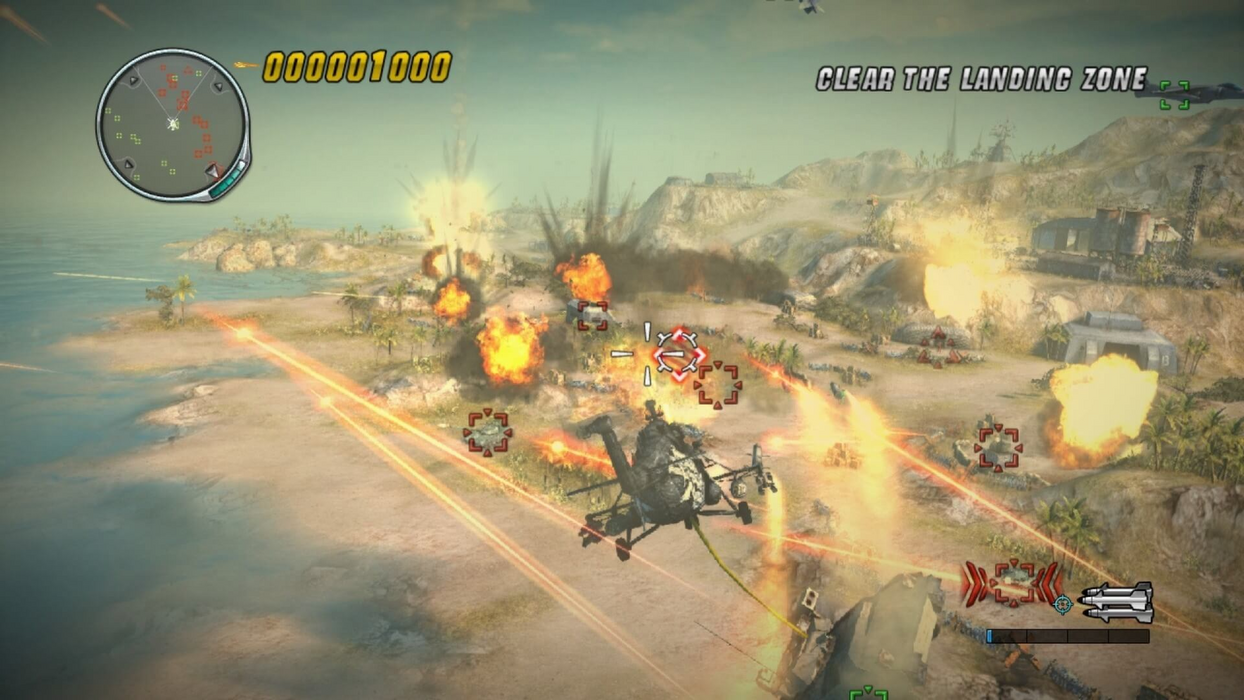Select the Clear the Landing Zone objective

tap(981, 80)
